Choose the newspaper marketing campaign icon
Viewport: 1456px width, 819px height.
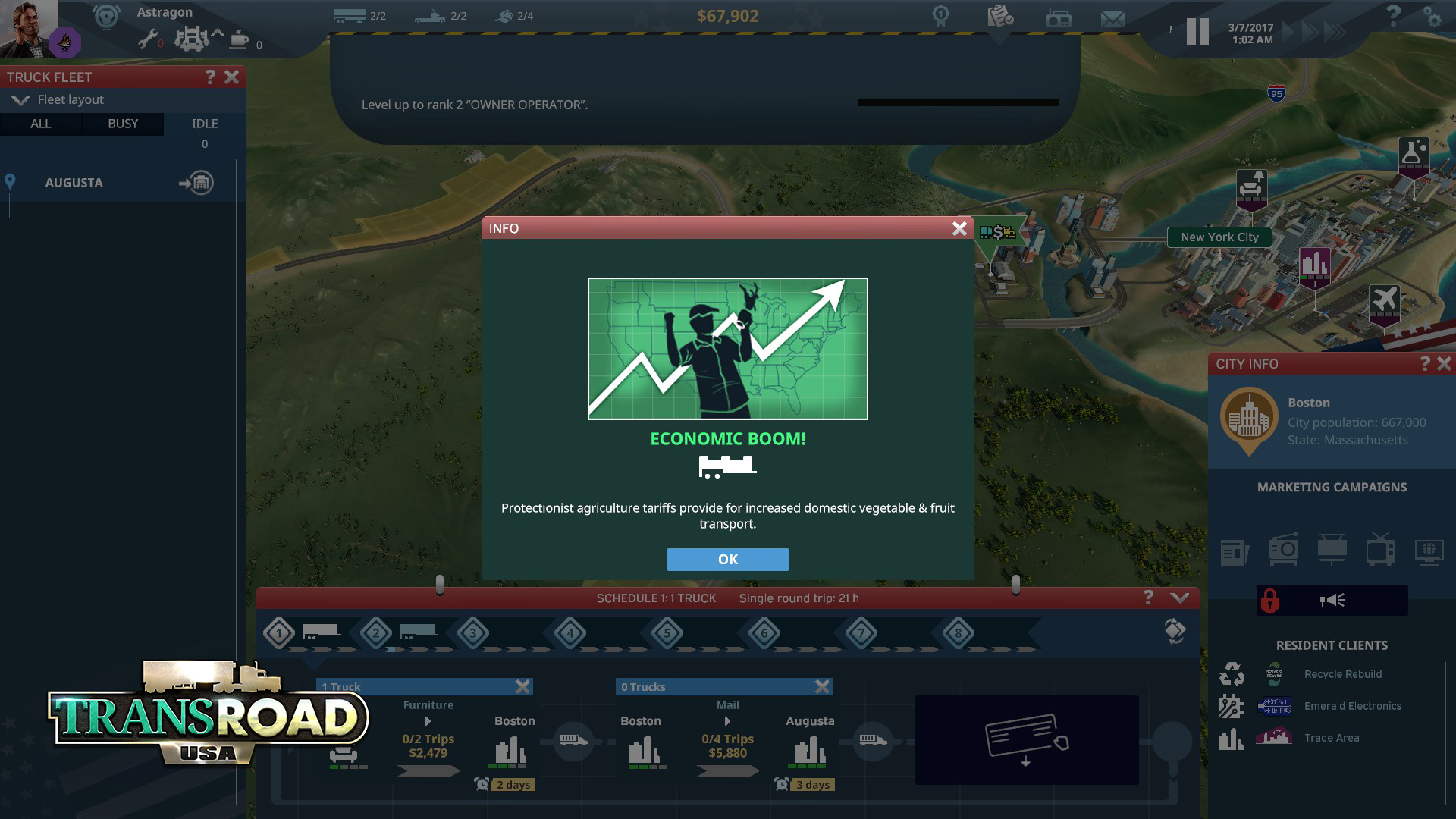(x=1235, y=551)
